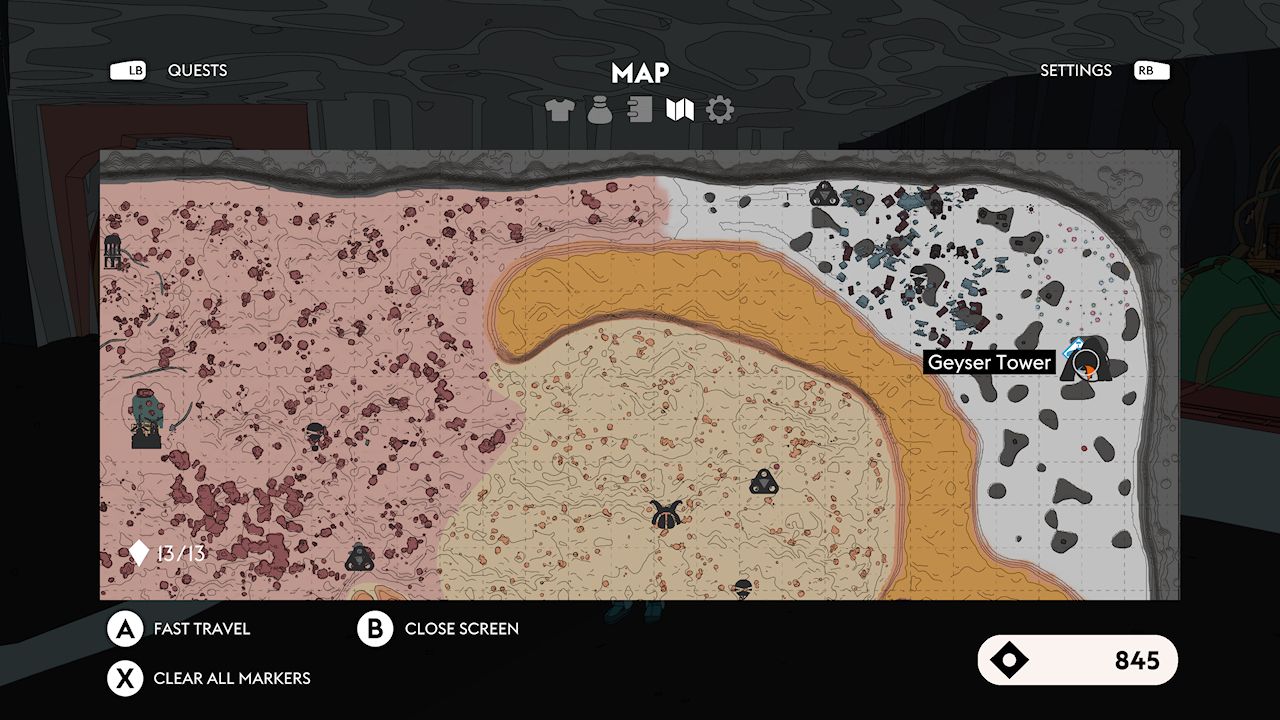Click the Geyser Tower name label
Viewport: 1280px width, 720px height.
click(989, 362)
